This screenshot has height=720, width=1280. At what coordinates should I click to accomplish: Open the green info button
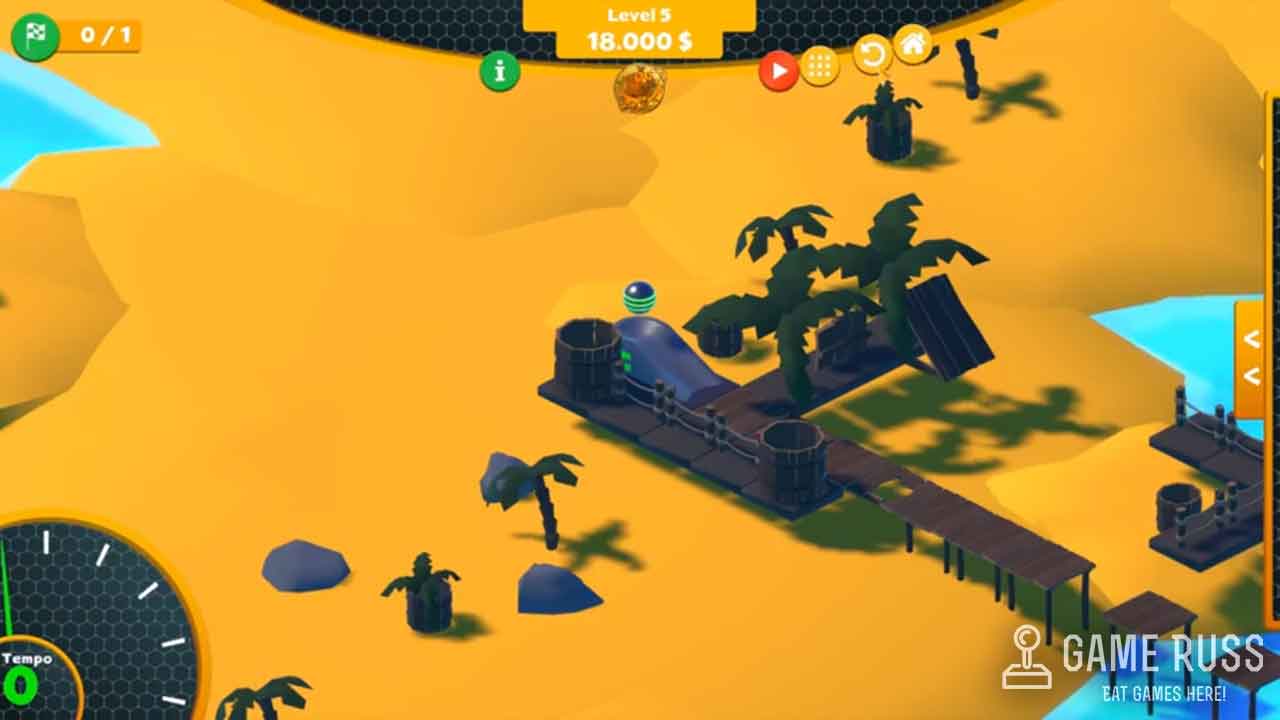click(500, 71)
